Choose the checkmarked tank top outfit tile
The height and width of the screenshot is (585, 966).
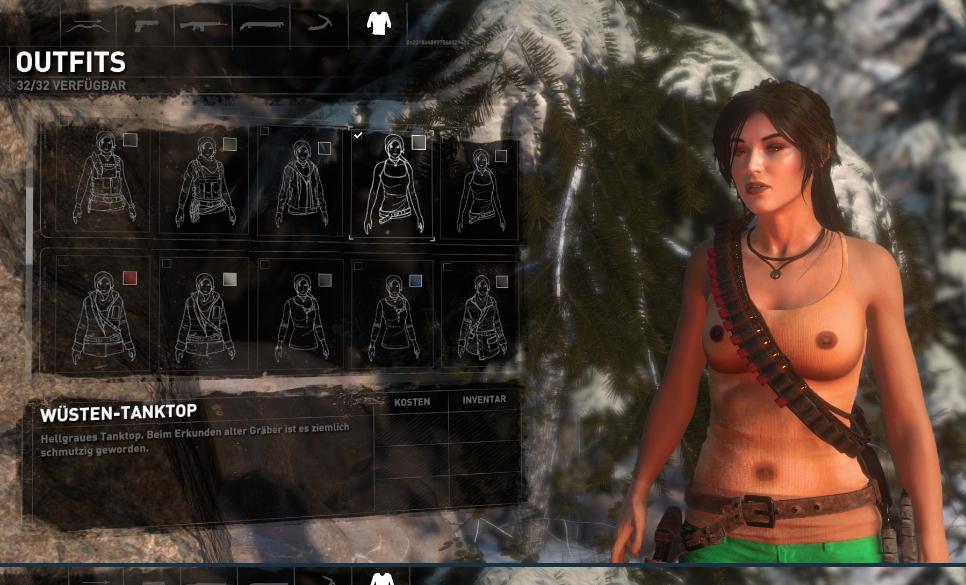coord(392,183)
